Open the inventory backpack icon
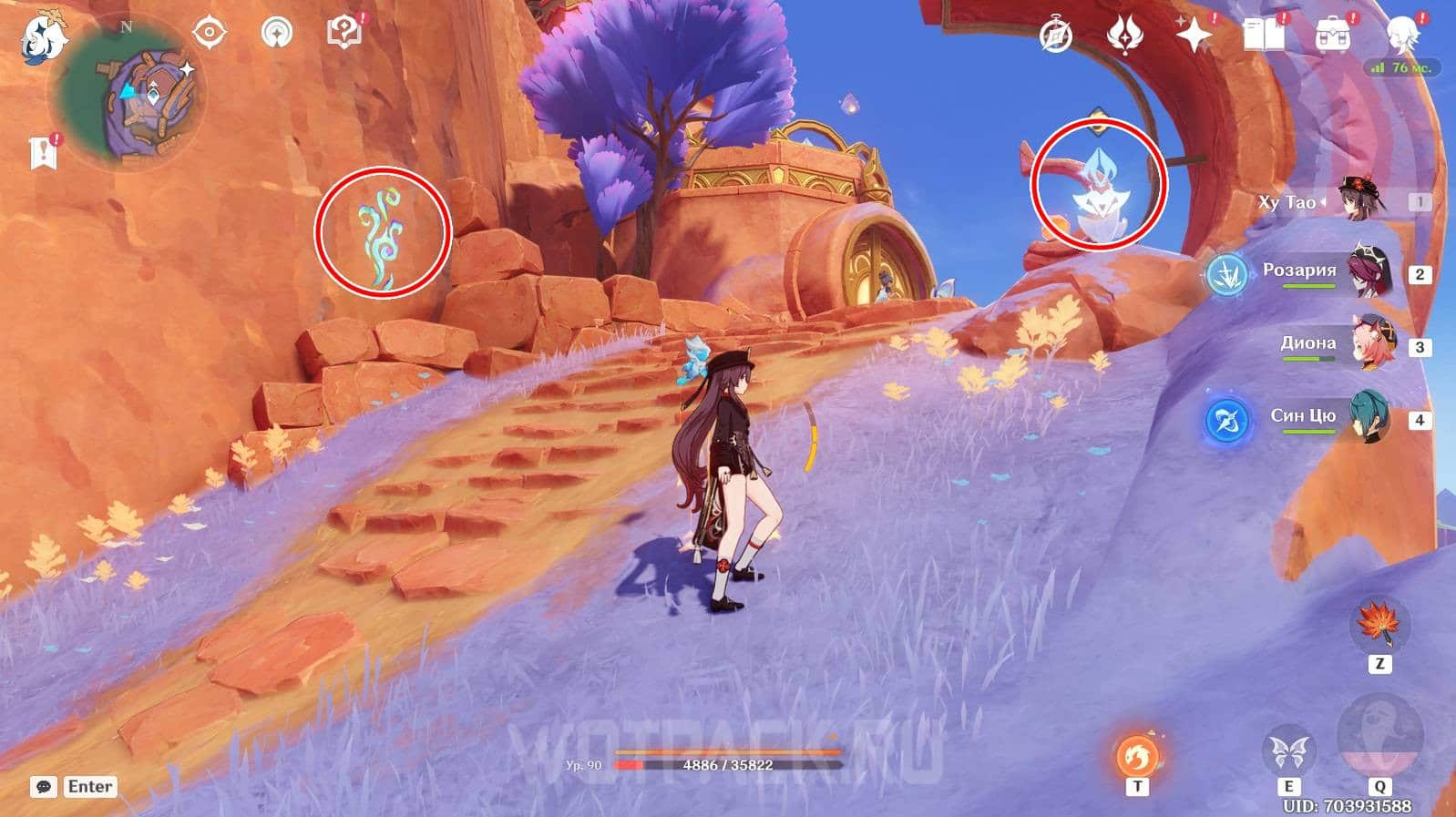 (x=1332, y=36)
